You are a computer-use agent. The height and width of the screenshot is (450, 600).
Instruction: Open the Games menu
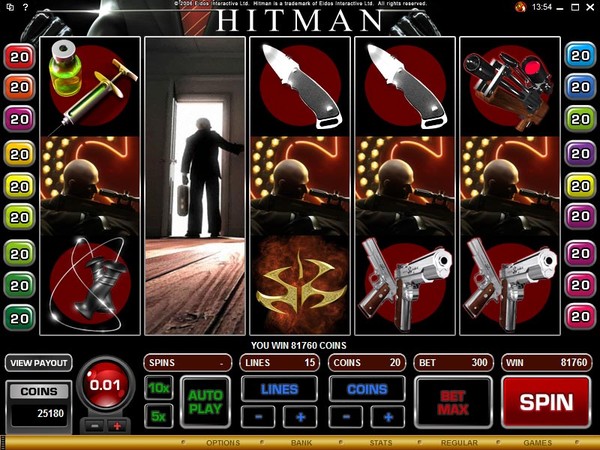click(x=537, y=442)
